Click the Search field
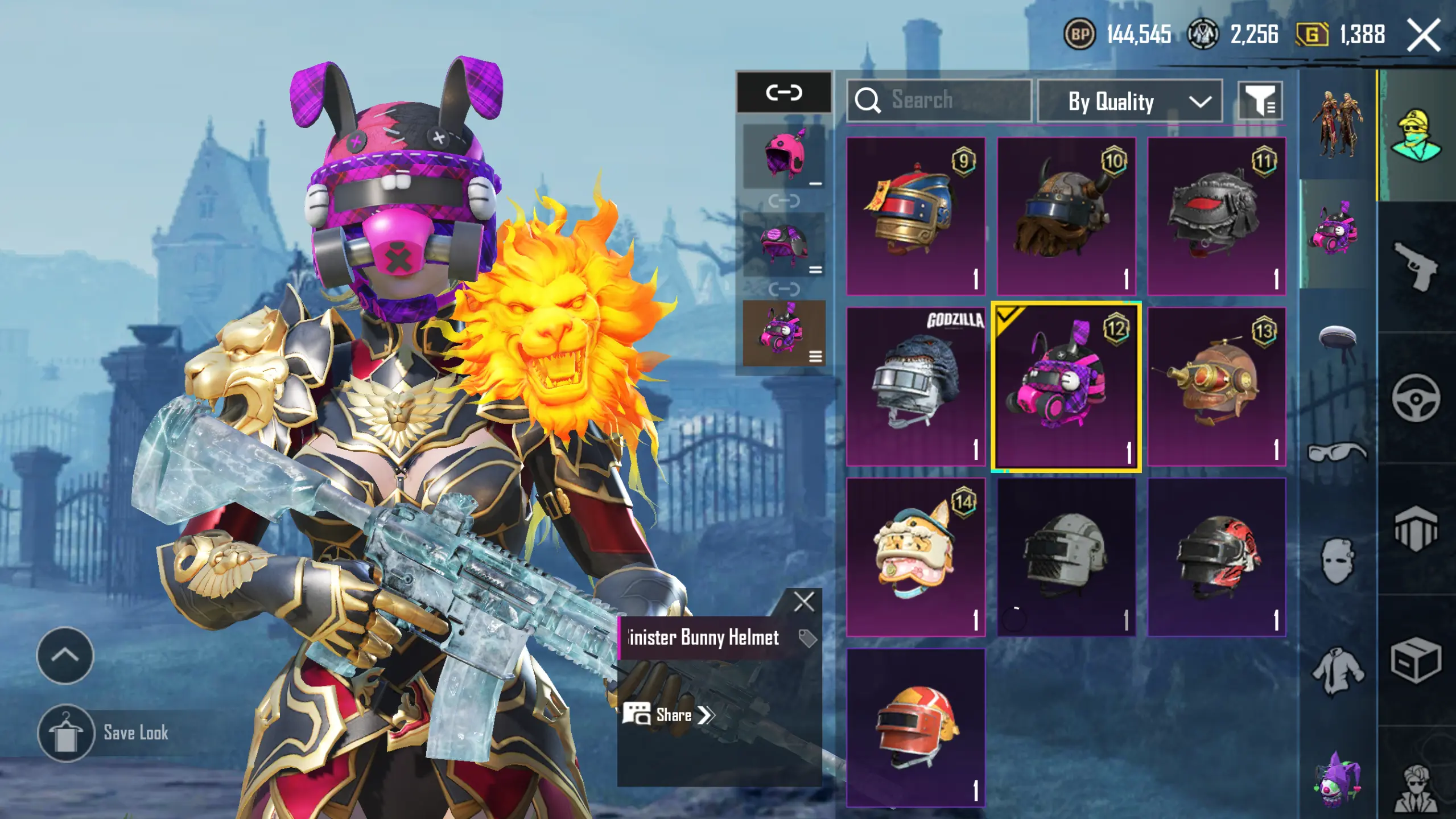1456x819 pixels. pyautogui.click(x=939, y=100)
